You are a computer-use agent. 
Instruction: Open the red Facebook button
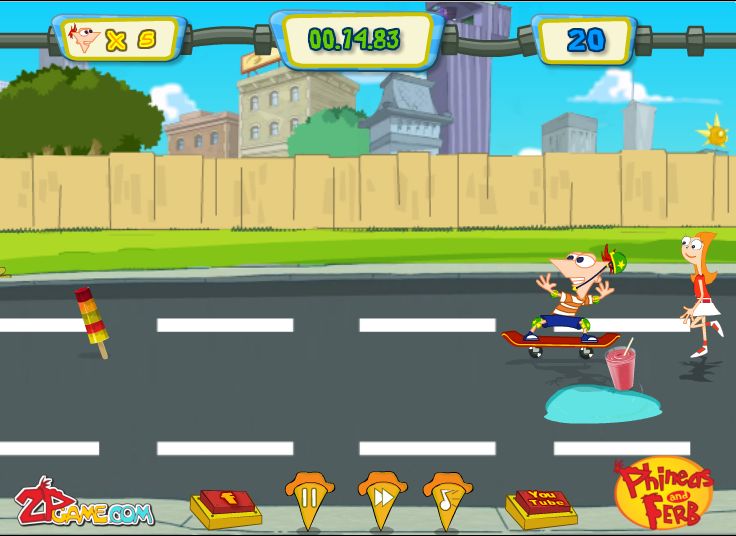pyautogui.click(x=229, y=503)
